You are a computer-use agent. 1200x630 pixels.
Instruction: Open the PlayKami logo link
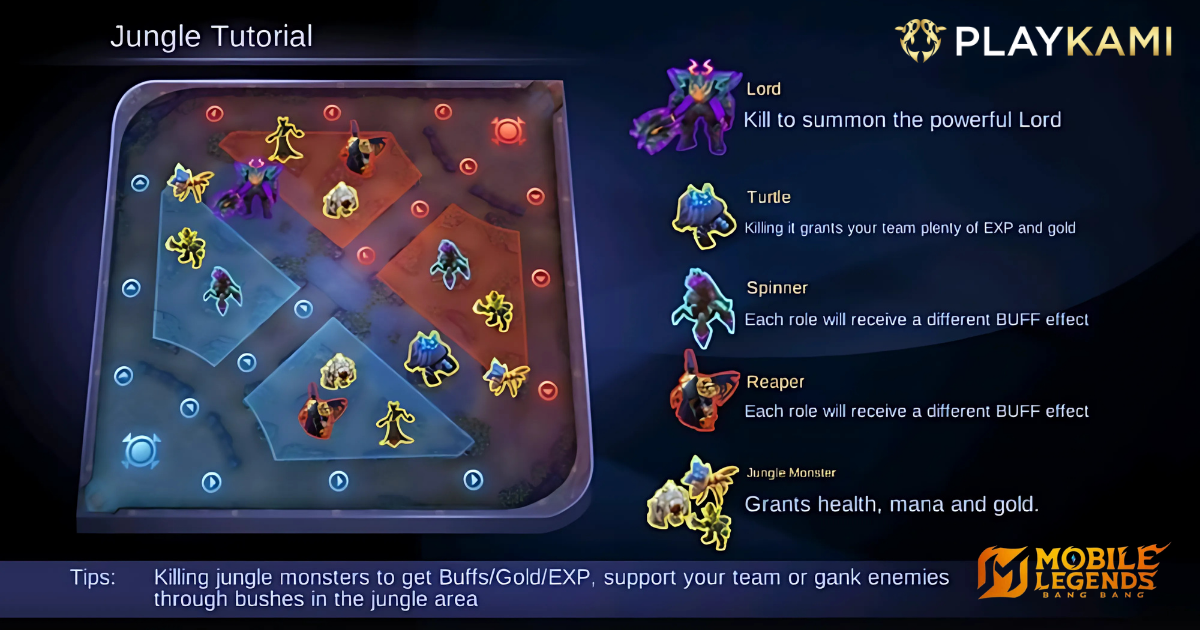click(x=1033, y=40)
